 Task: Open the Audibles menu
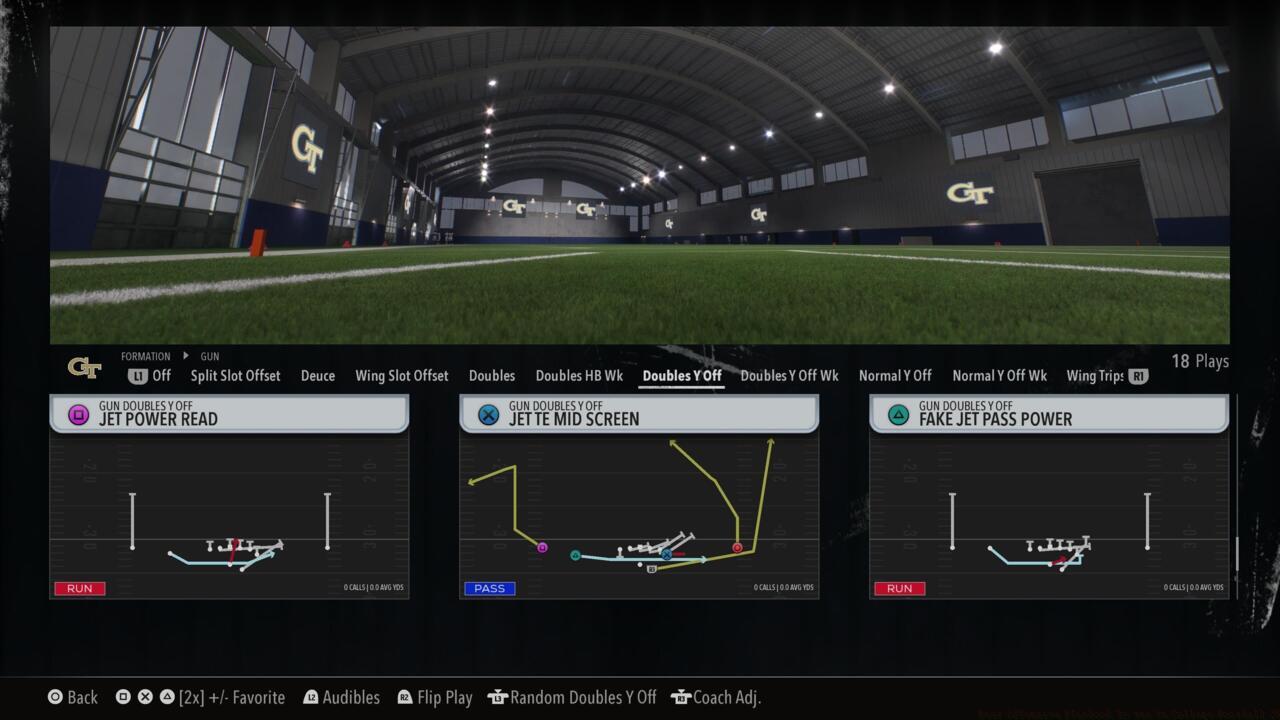point(351,697)
